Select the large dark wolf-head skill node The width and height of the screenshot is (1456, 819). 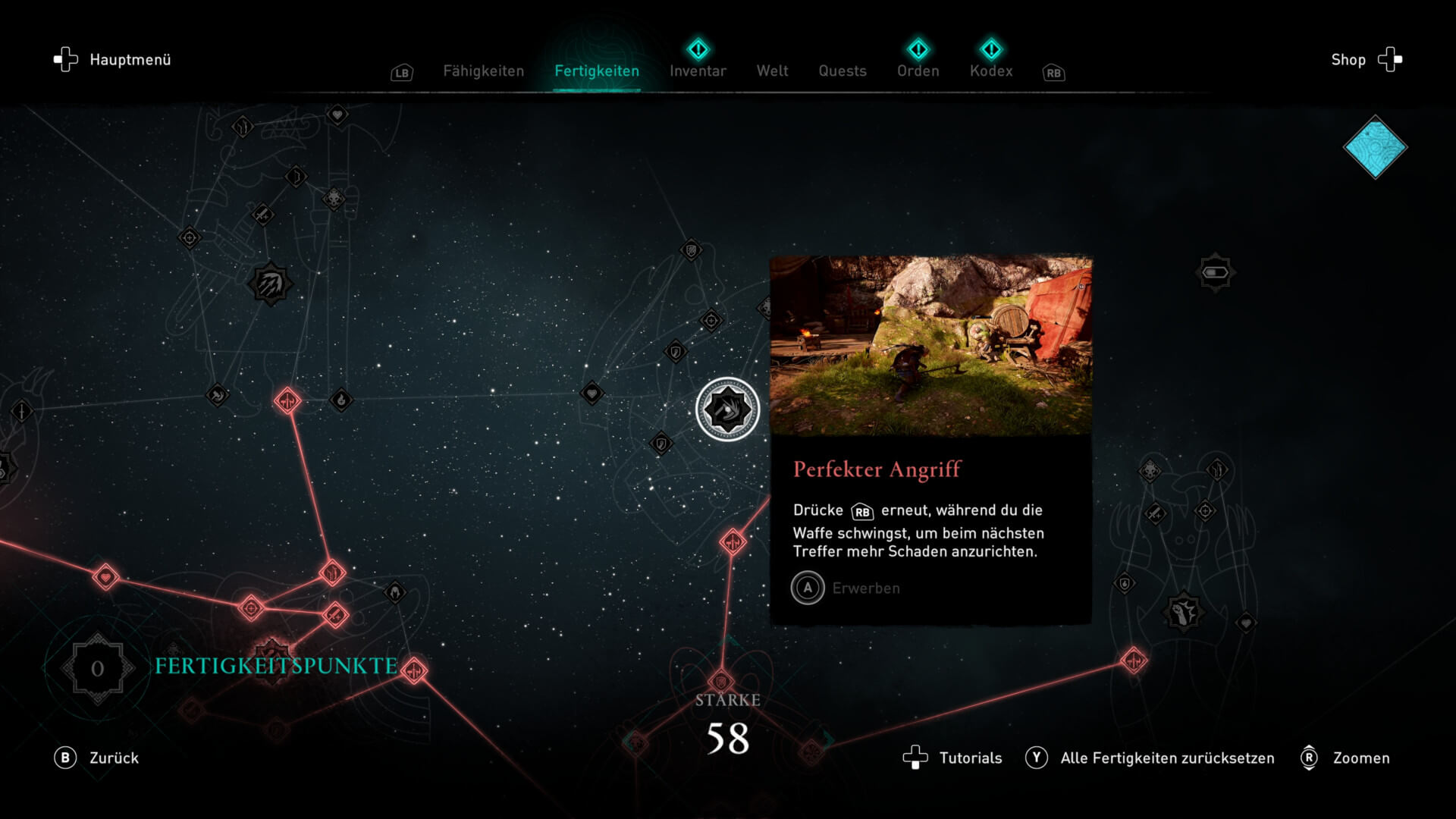tap(1182, 612)
